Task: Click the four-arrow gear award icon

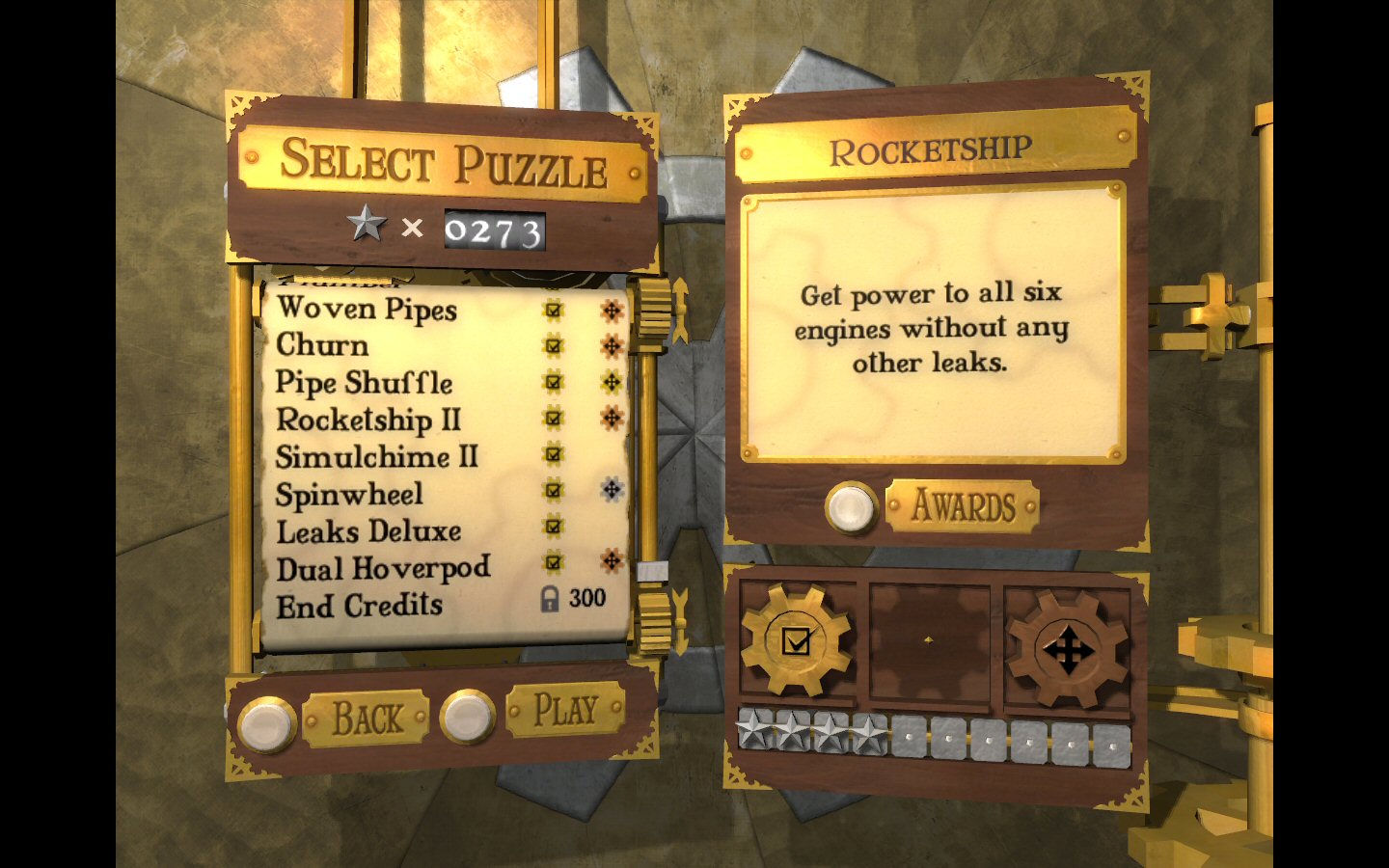Action: (1067, 651)
